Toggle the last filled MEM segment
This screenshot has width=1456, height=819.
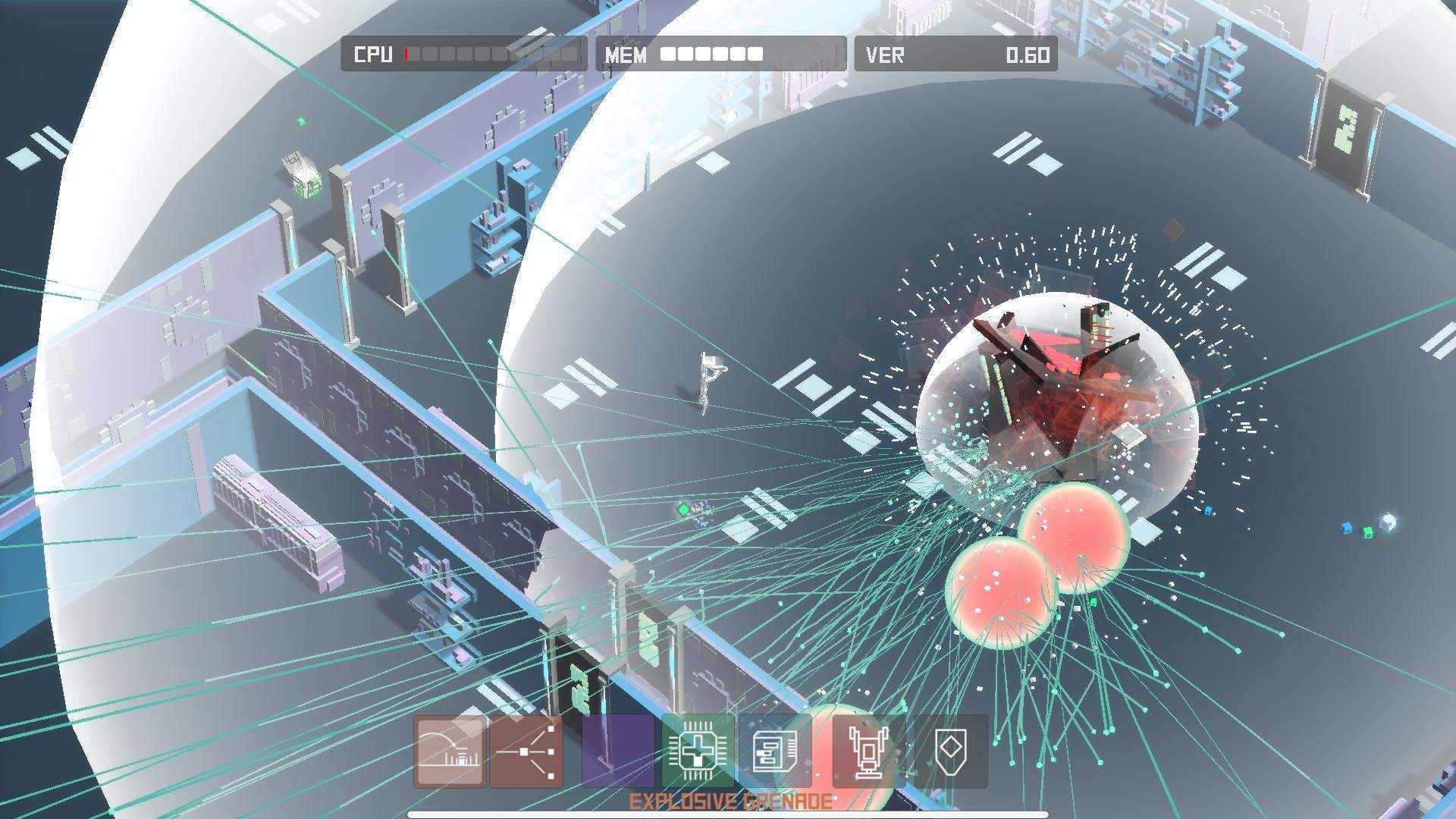[755, 55]
